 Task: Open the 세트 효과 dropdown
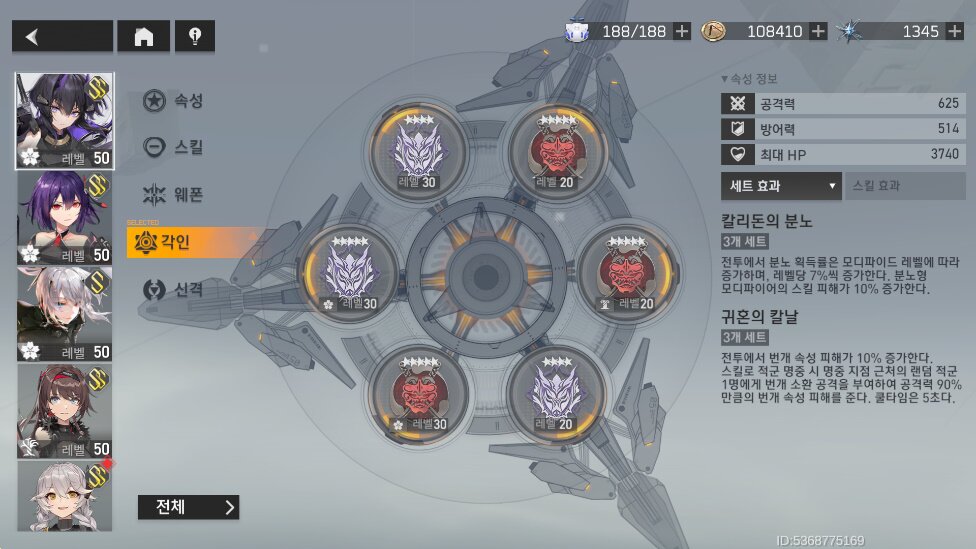781,186
